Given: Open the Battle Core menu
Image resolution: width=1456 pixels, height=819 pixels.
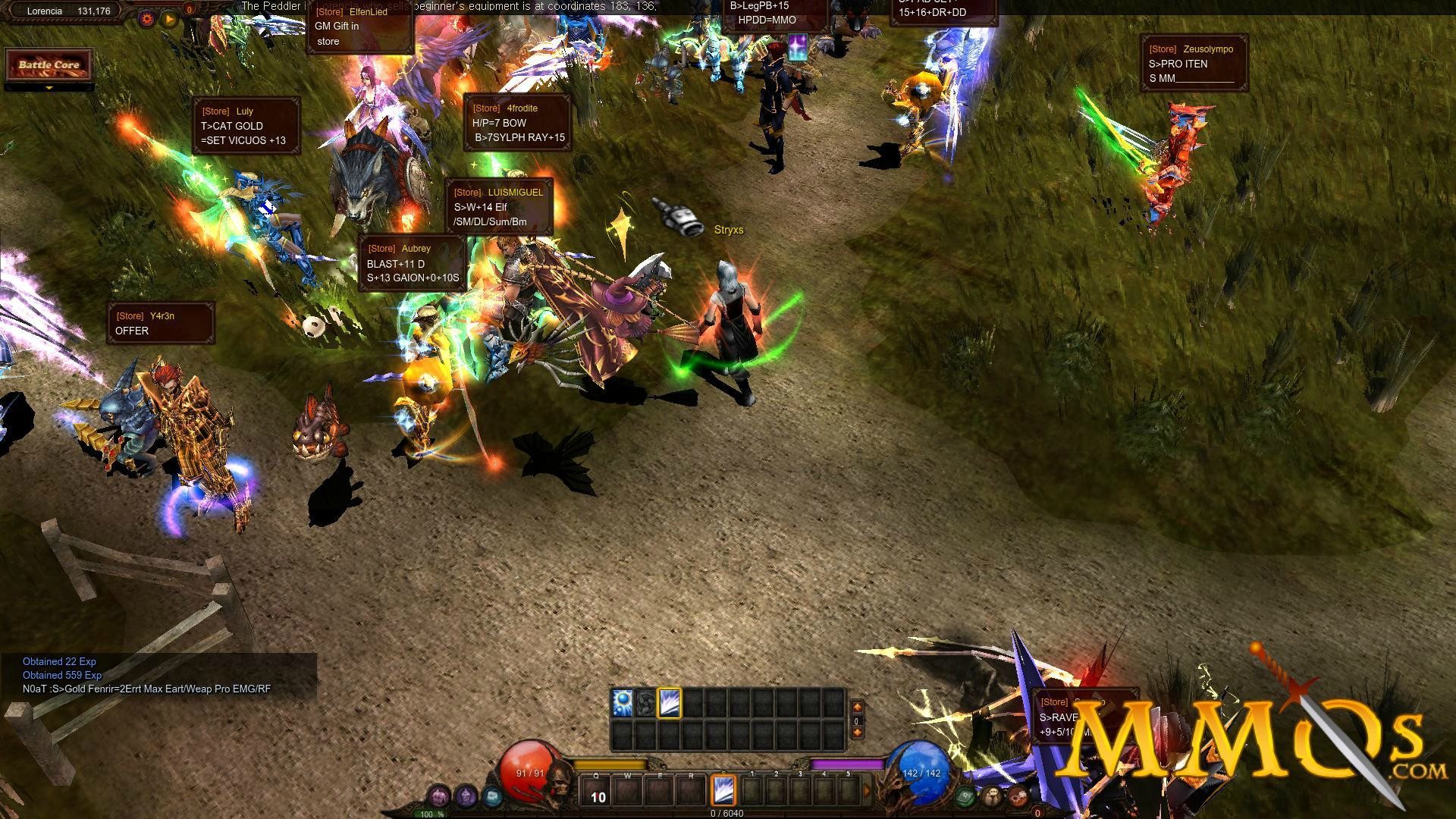Looking at the screenshot, I should [x=49, y=65].
